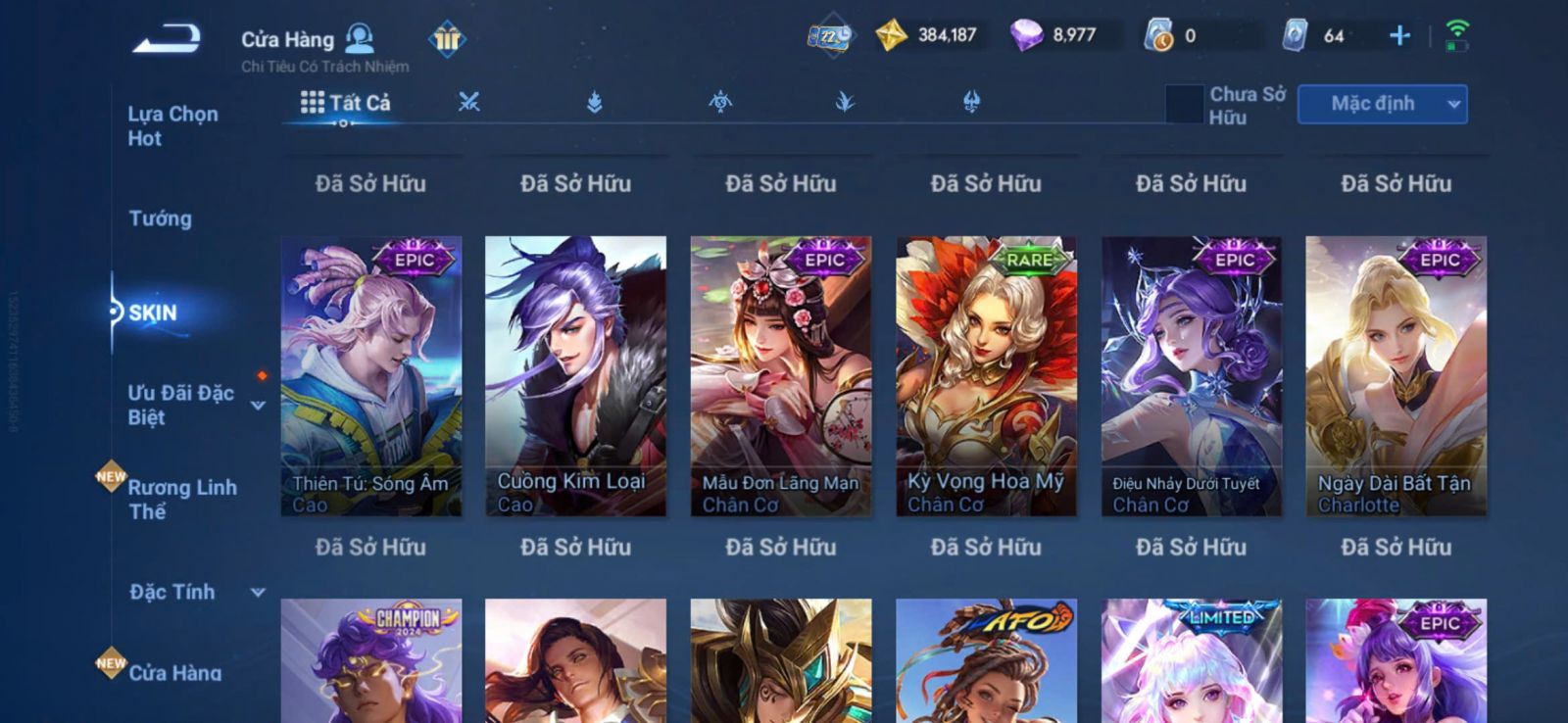1568x723 pixels.
Task: Open the Mặc định sort dropdown
Action: click(x=1382, y=104)
